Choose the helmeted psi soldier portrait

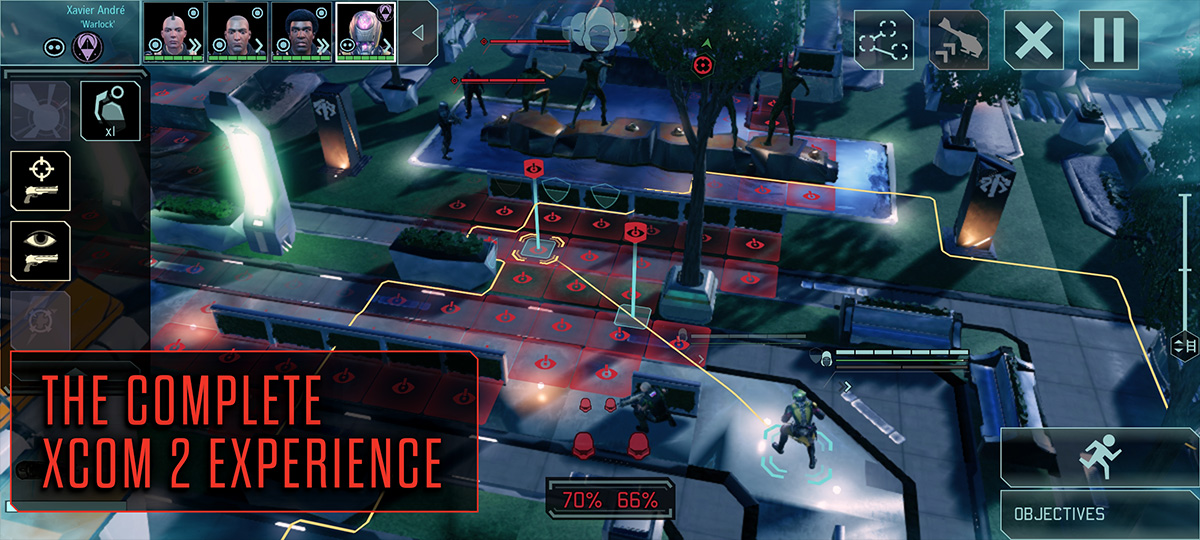(x=366, y=31)
